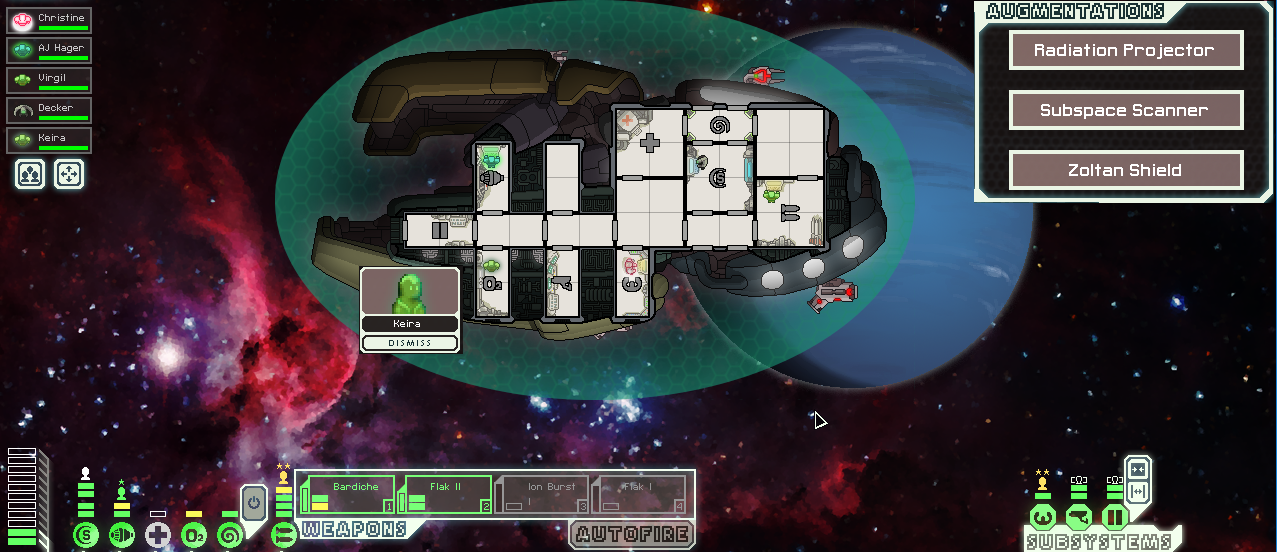Click the shields system icon
Screen dimensions: 1277x552
click(x=86, y=535)
